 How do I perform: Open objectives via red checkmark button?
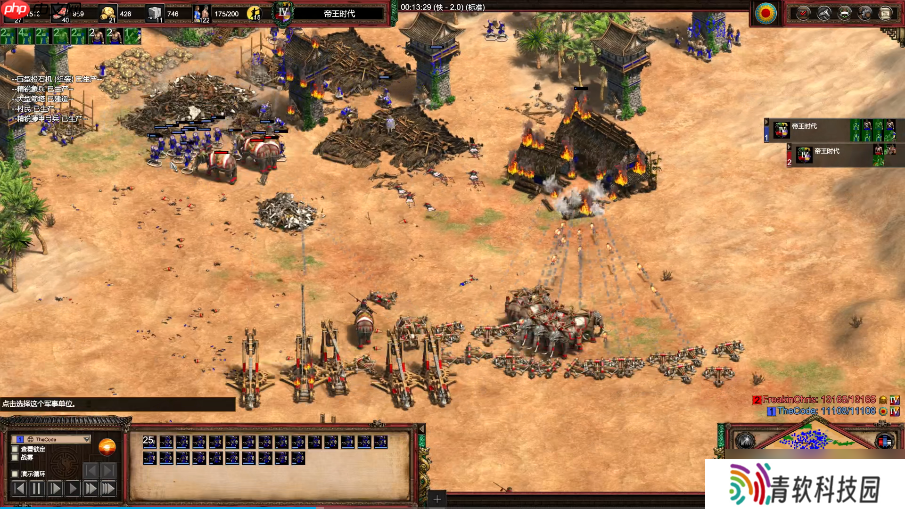[803, 13]
